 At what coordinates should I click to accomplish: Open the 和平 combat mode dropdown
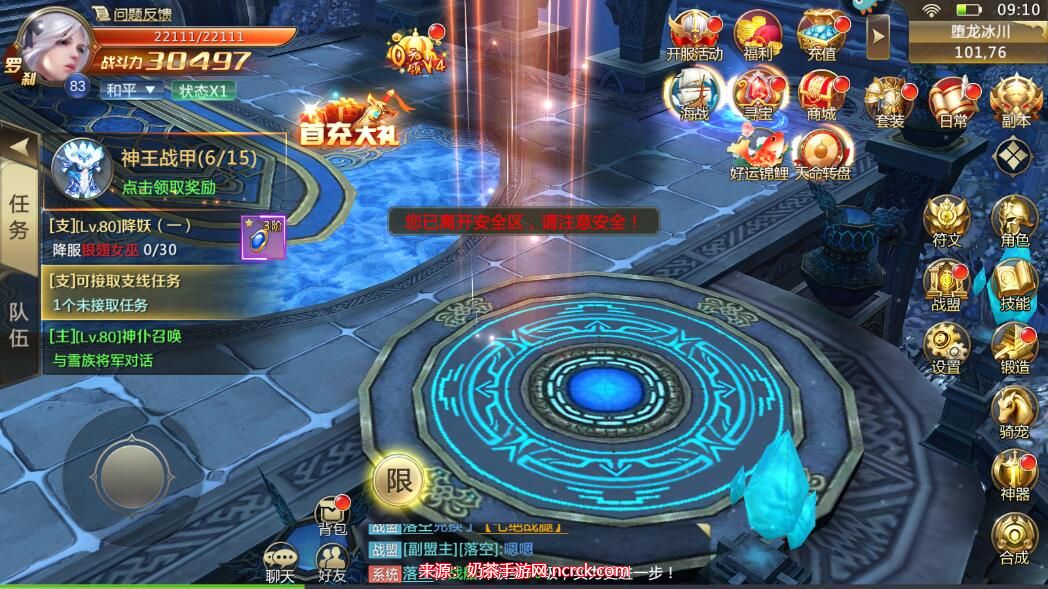pyautogui.click(x=131, y=89)
